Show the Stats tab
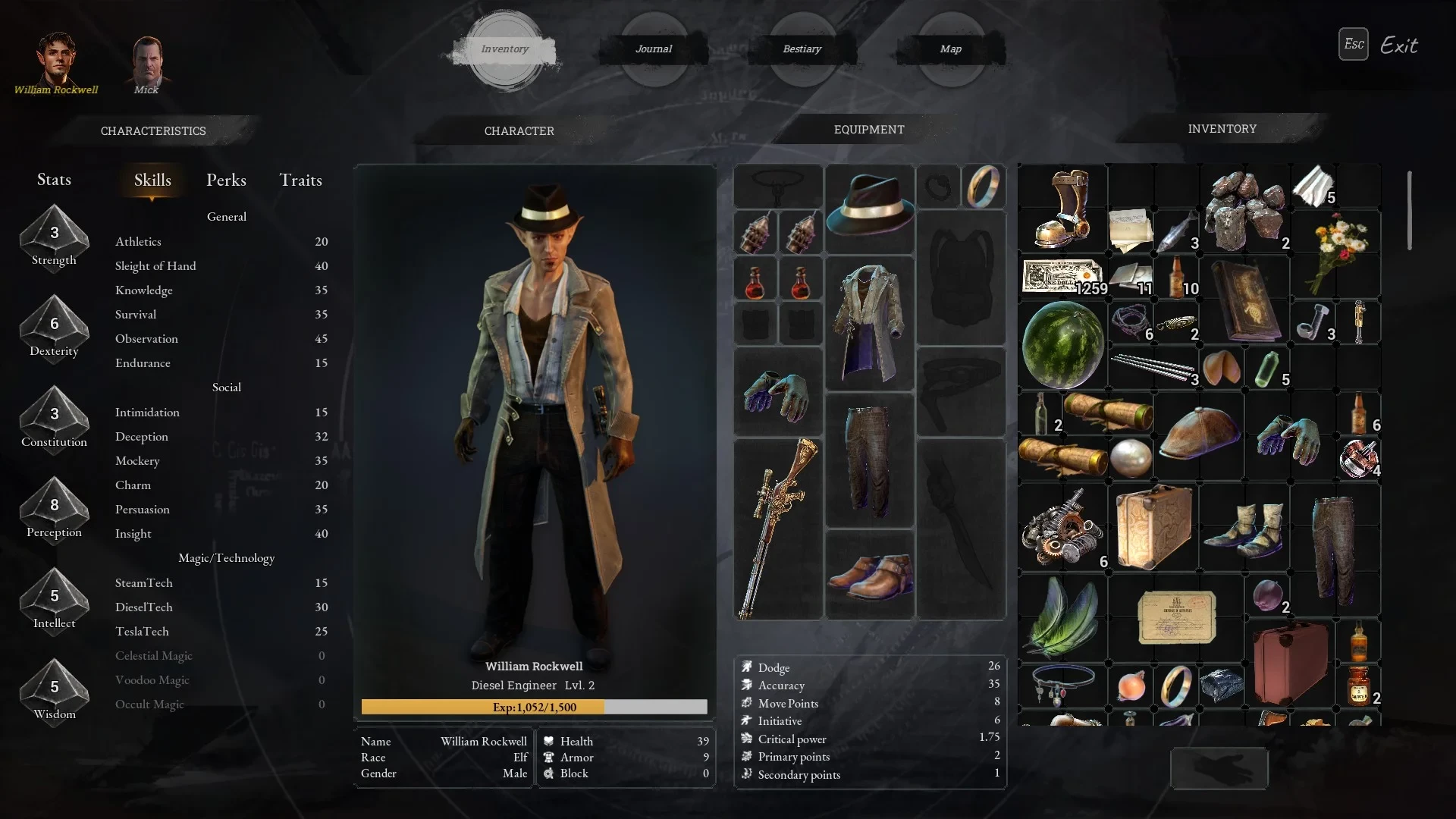Image resolution: width=1456 pixels, height=819 pixels. click(x=54, y=180)
